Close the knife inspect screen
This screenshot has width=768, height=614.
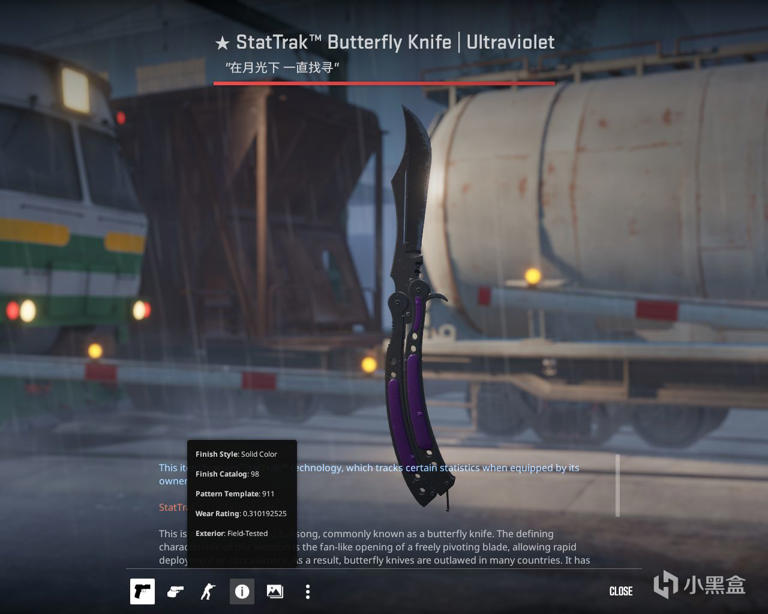[x=620, y=591]
